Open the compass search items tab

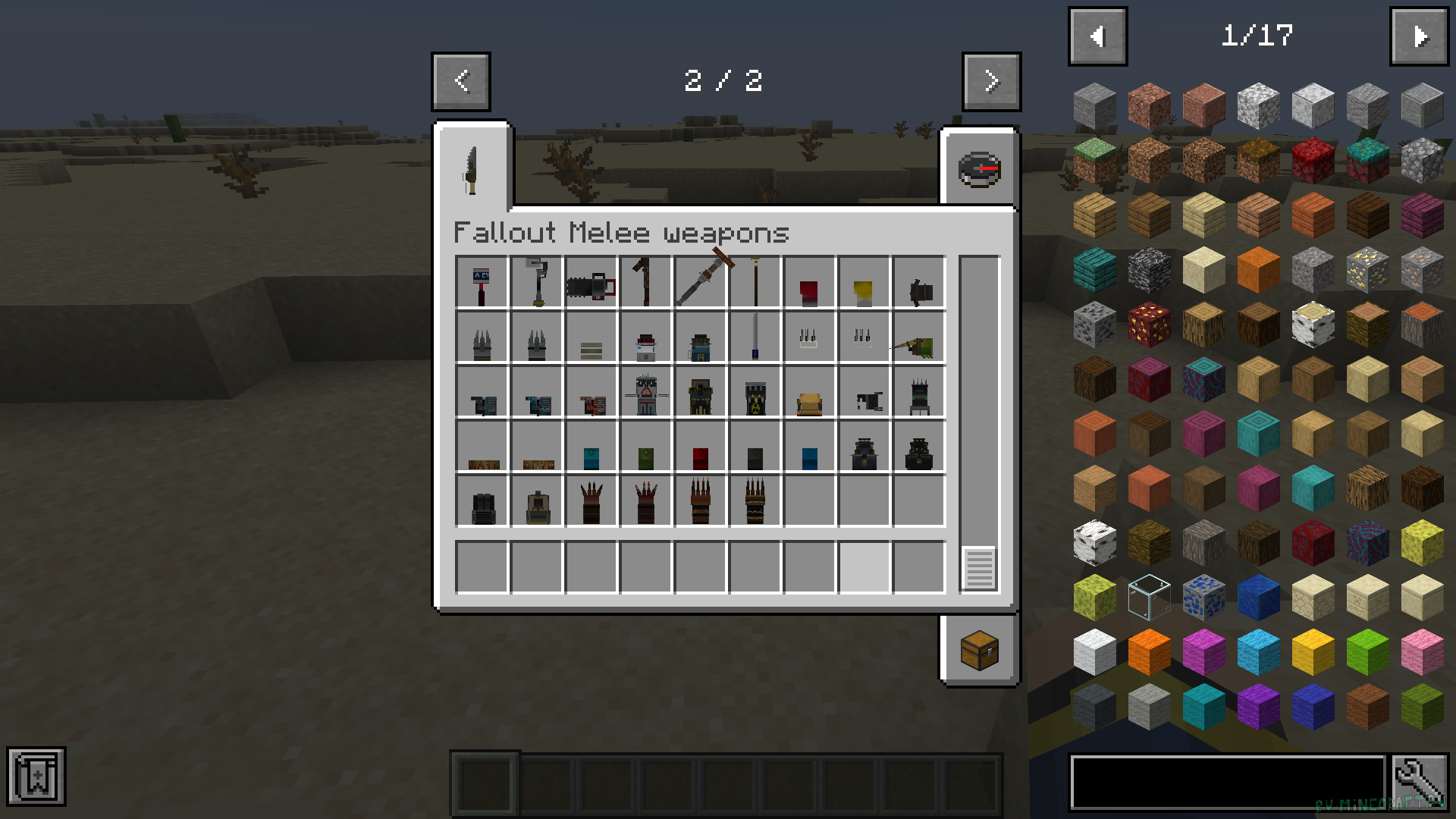pyautogui.click(x=979, y=168)
